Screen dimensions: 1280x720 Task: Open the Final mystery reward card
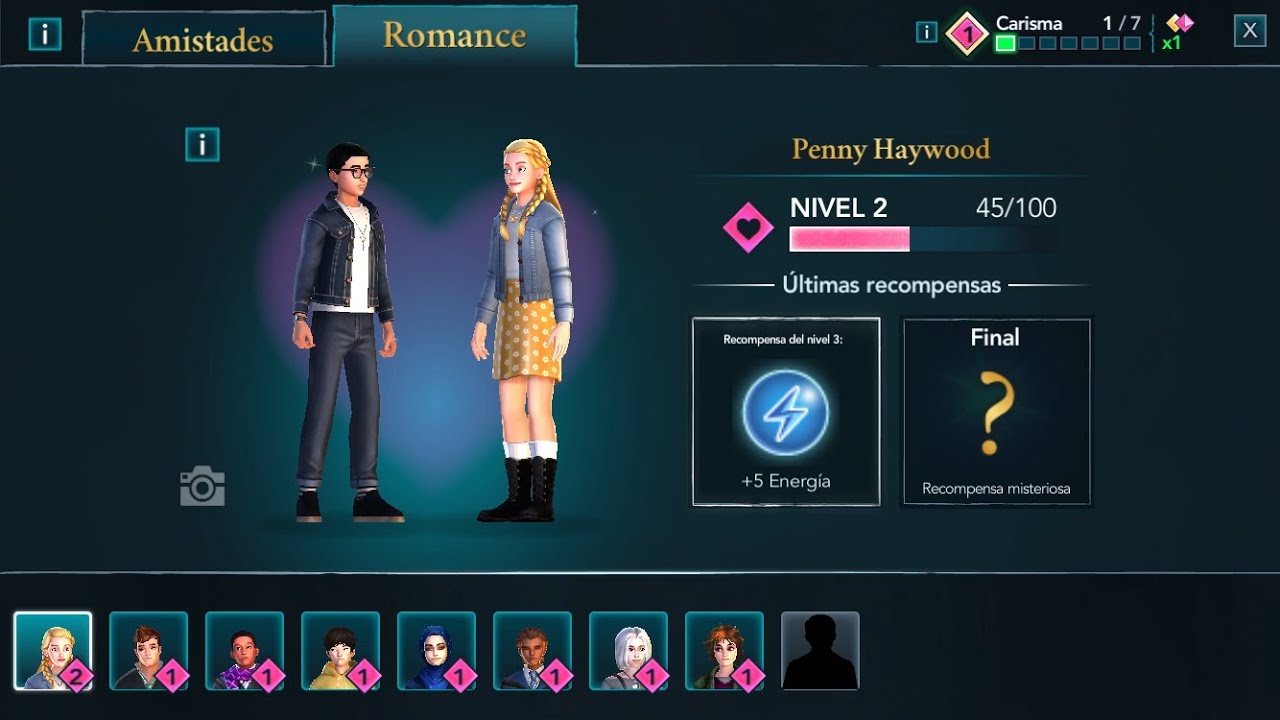tap(996, 410)
